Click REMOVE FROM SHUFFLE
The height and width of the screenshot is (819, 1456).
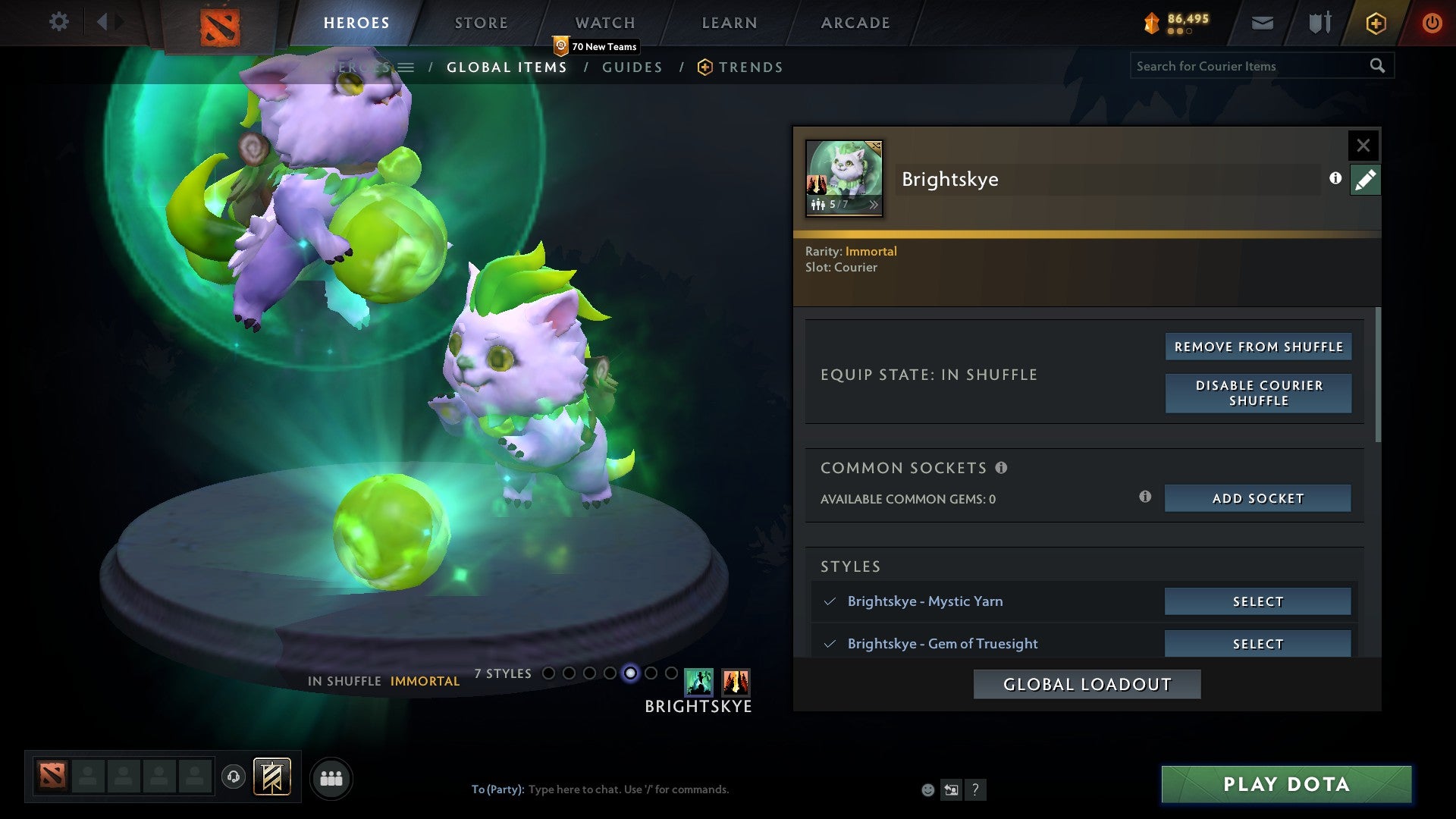[1257, 346]
